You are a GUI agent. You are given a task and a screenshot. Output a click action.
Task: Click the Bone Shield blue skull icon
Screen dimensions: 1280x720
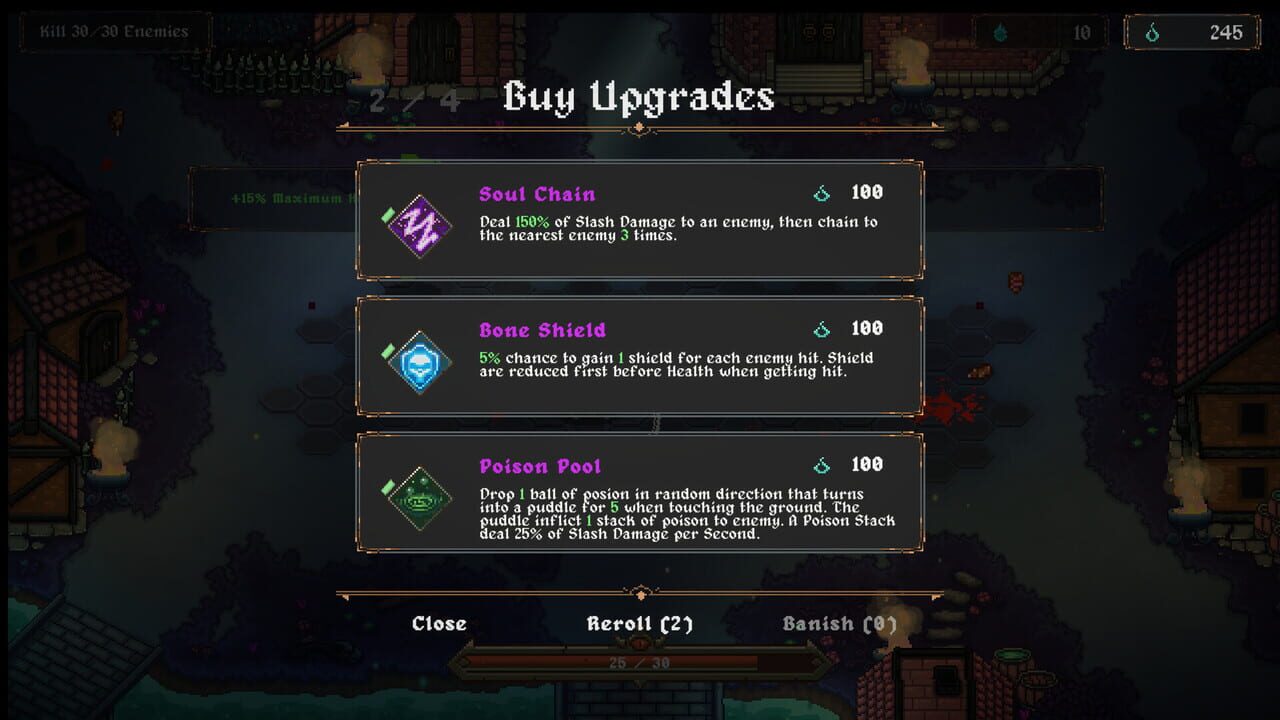pyautogui.click(x=418, y=360)
